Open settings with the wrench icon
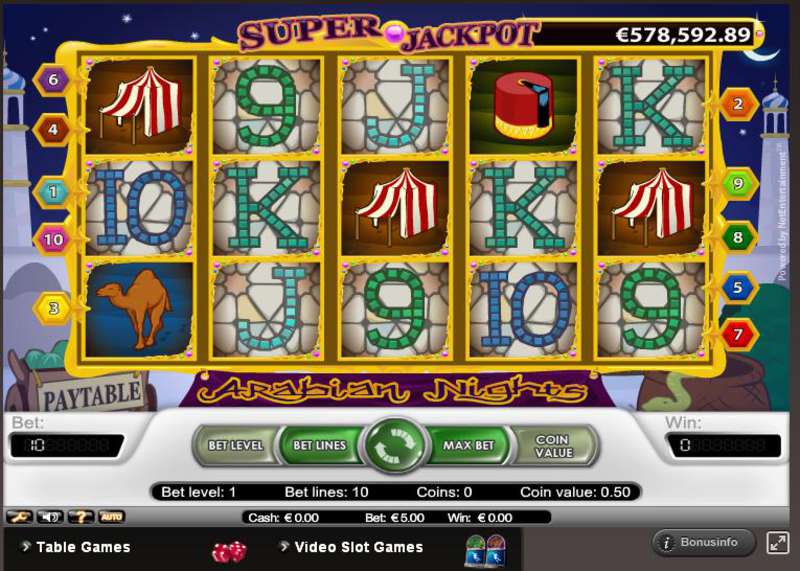This screenshot has width=800, height=571. click(x=18, y=517)
